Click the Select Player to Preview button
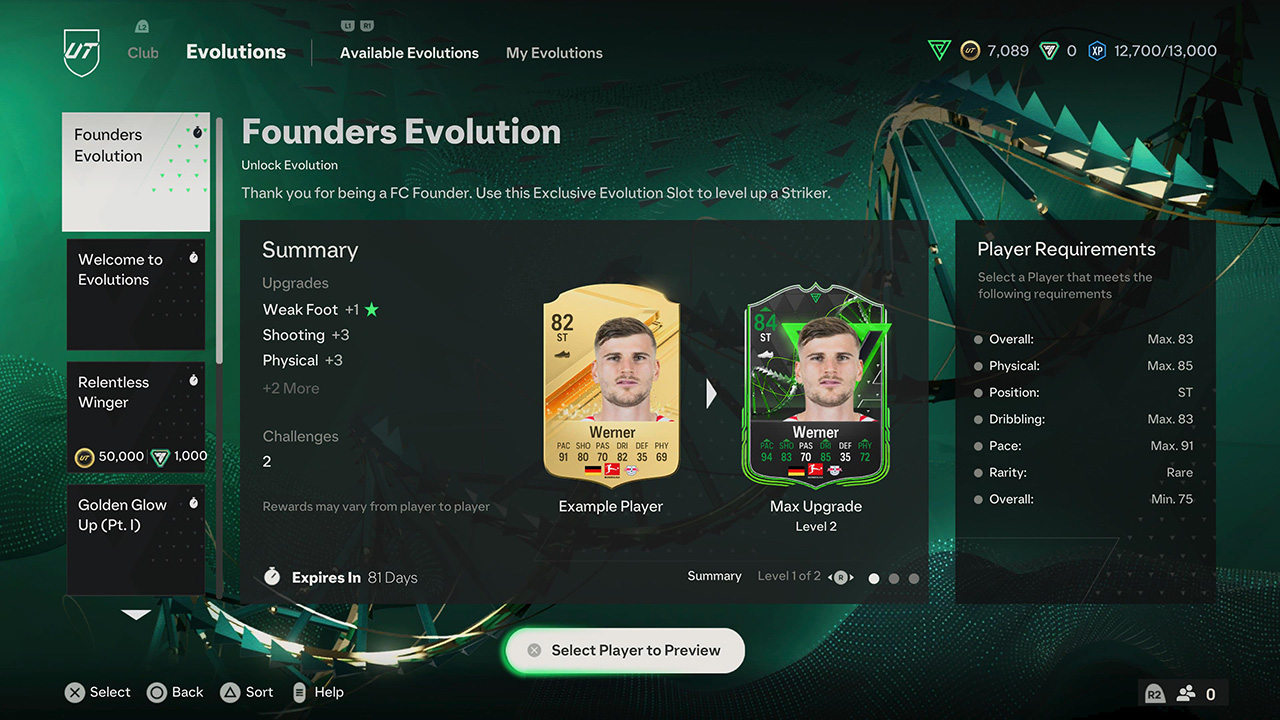Screen dimensions: 1280x720 (x=624, y=650)
